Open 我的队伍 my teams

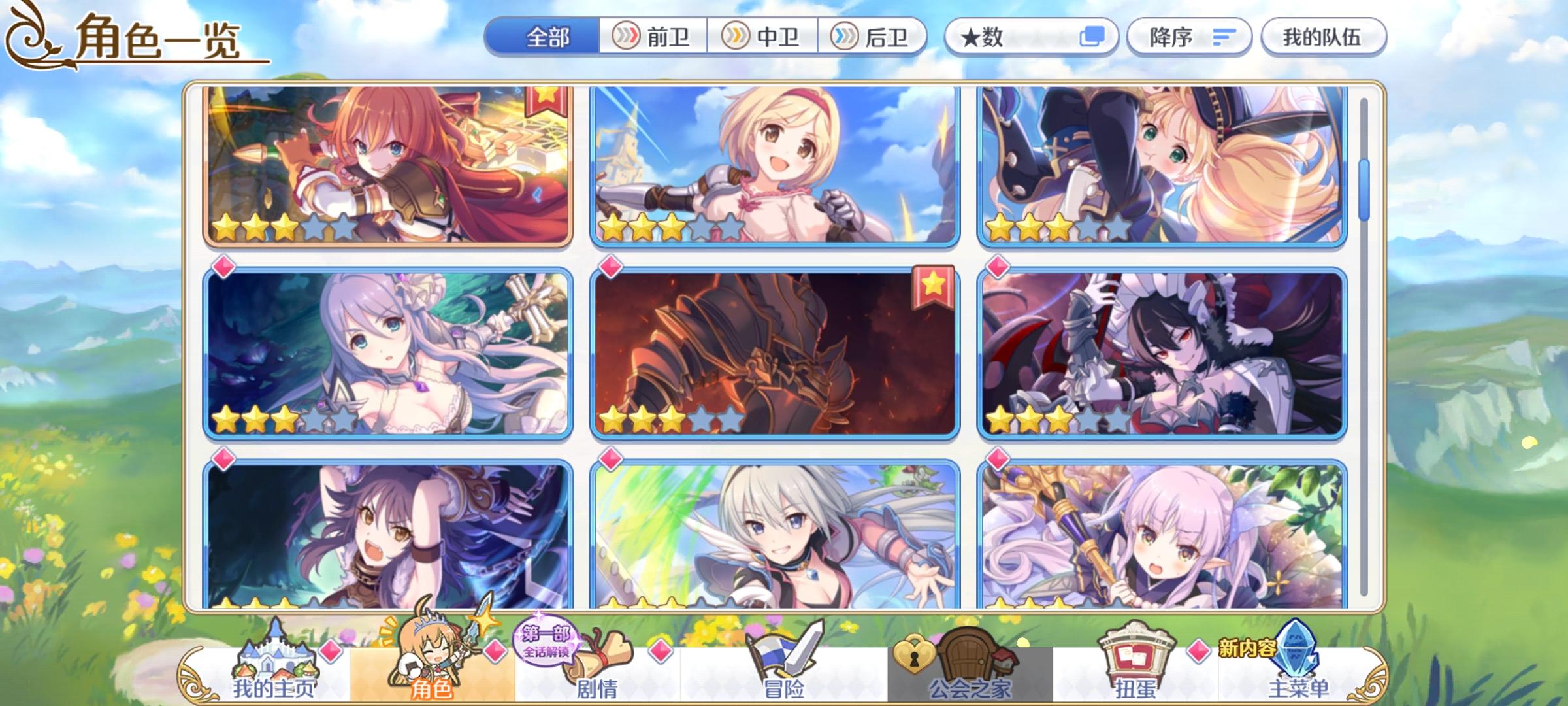point(1322,37)
